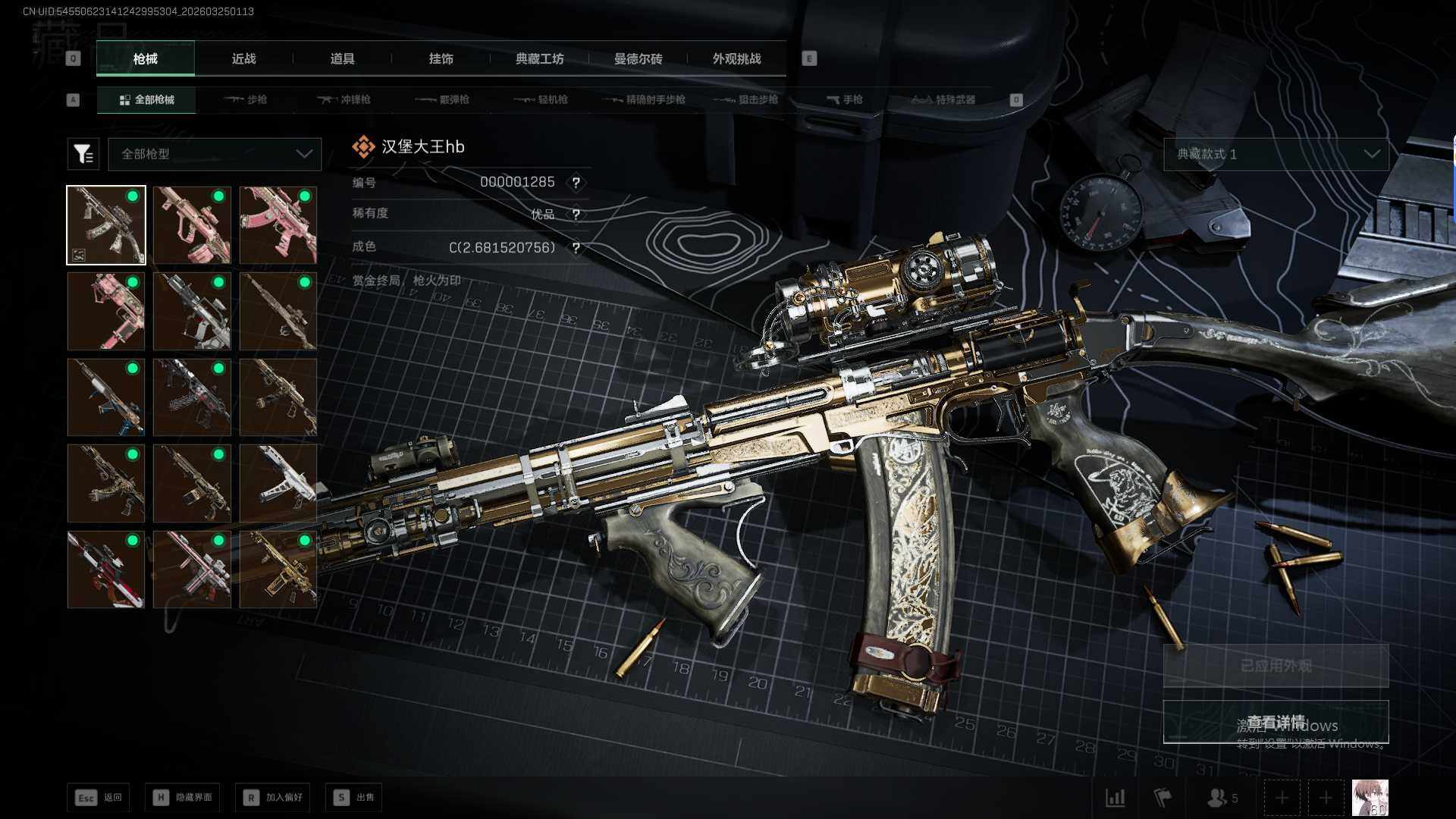
Task: Sell the skin using 出售 button
Action: [x=353, y=797]
